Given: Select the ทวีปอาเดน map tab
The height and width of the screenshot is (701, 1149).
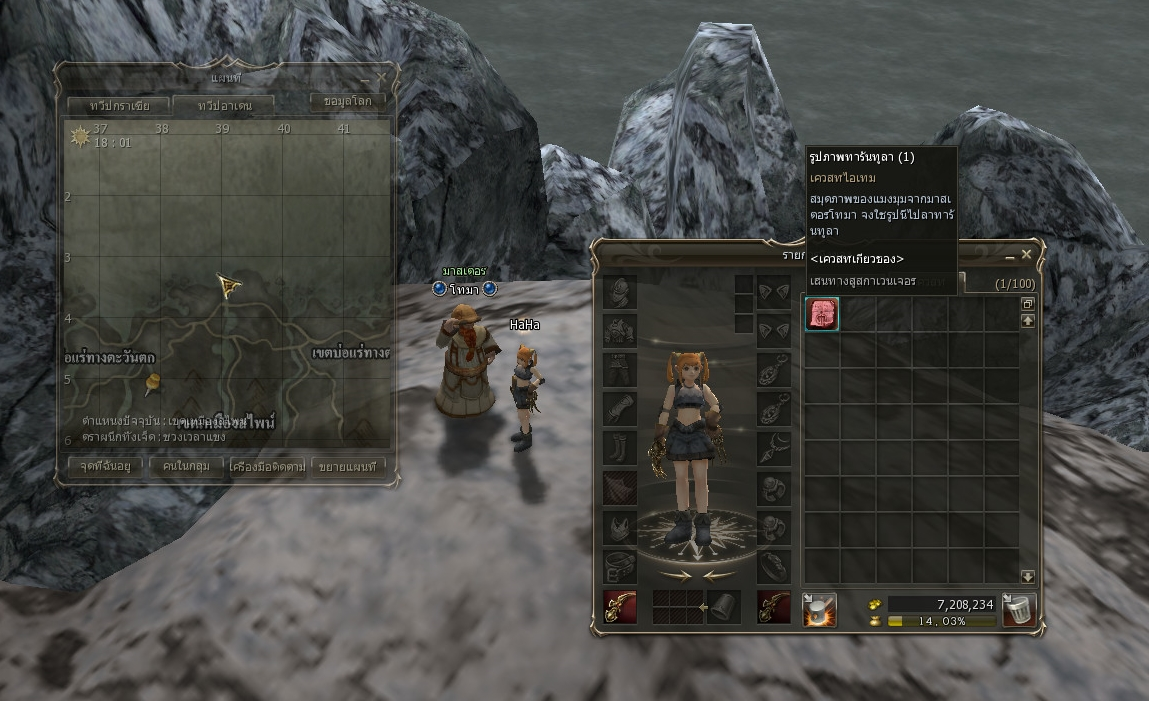Looking at the screenshot, I should [225, 105].
